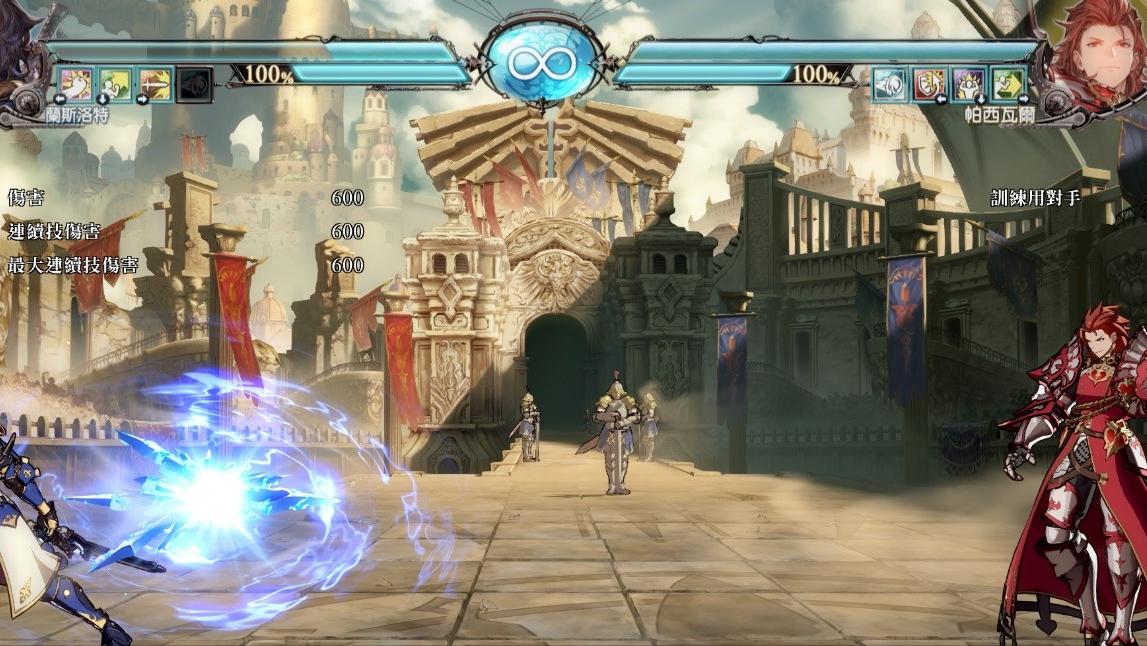
Task: Click Lancelot's darkened wolf-head skill slot
Action: [x=195, y=84]
